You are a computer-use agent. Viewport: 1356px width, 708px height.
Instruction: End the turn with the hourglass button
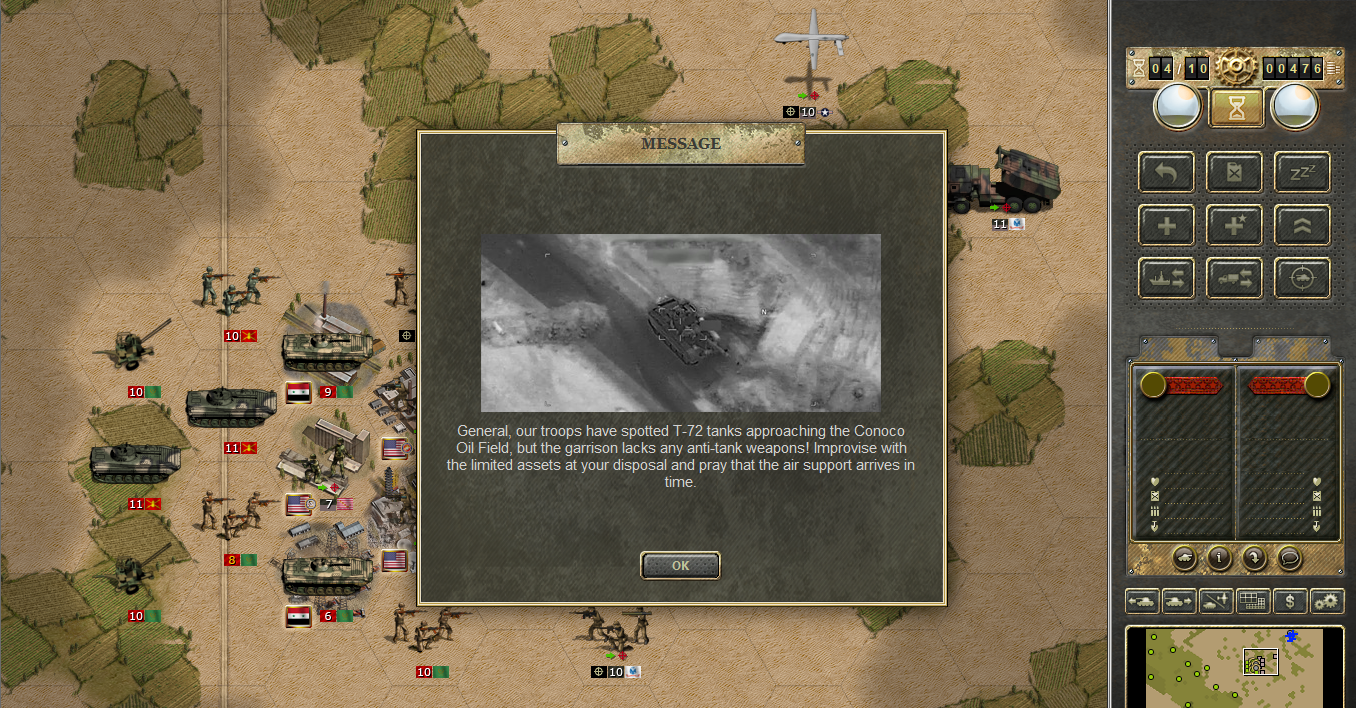tap(1236, 108)
